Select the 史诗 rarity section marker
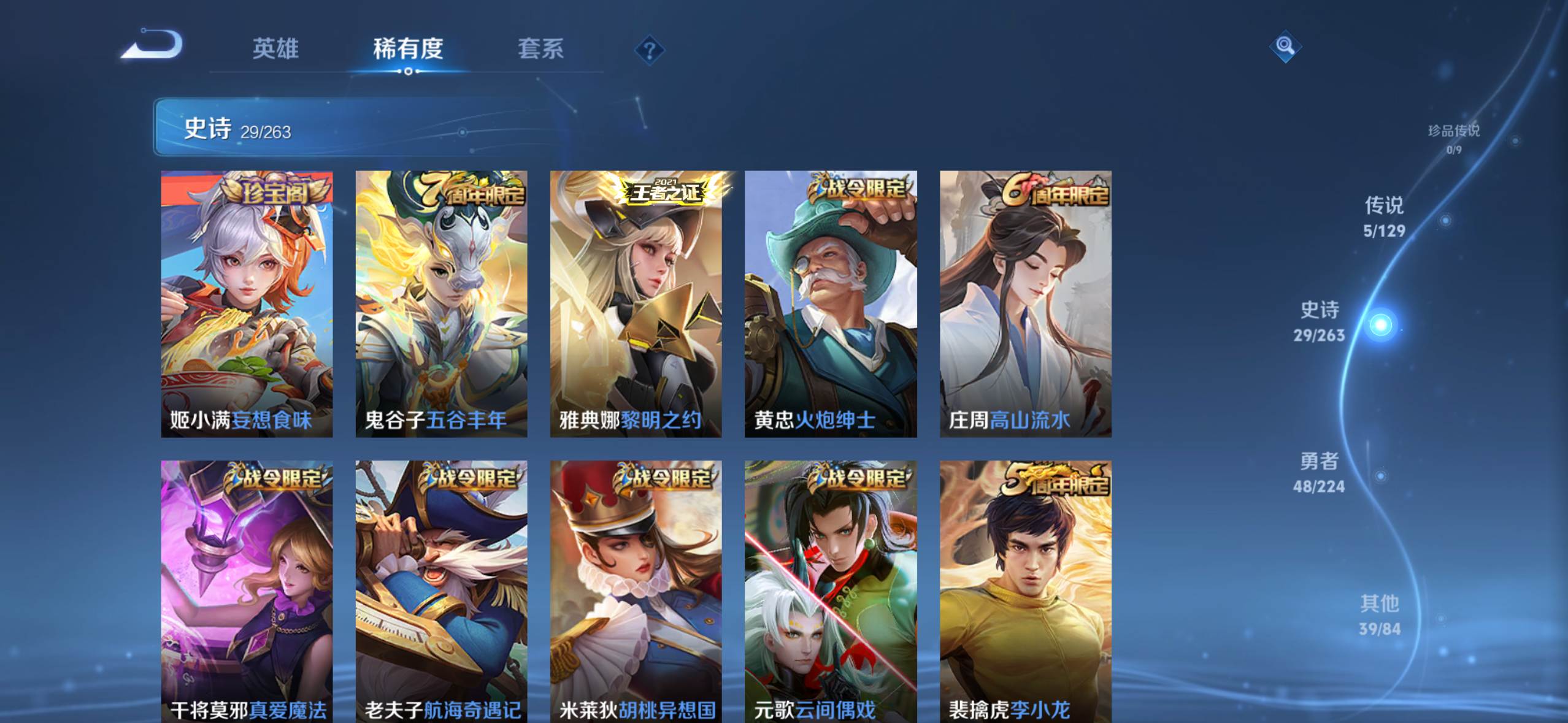This screenshot has height=723, width=1568. coord(1380,324)
